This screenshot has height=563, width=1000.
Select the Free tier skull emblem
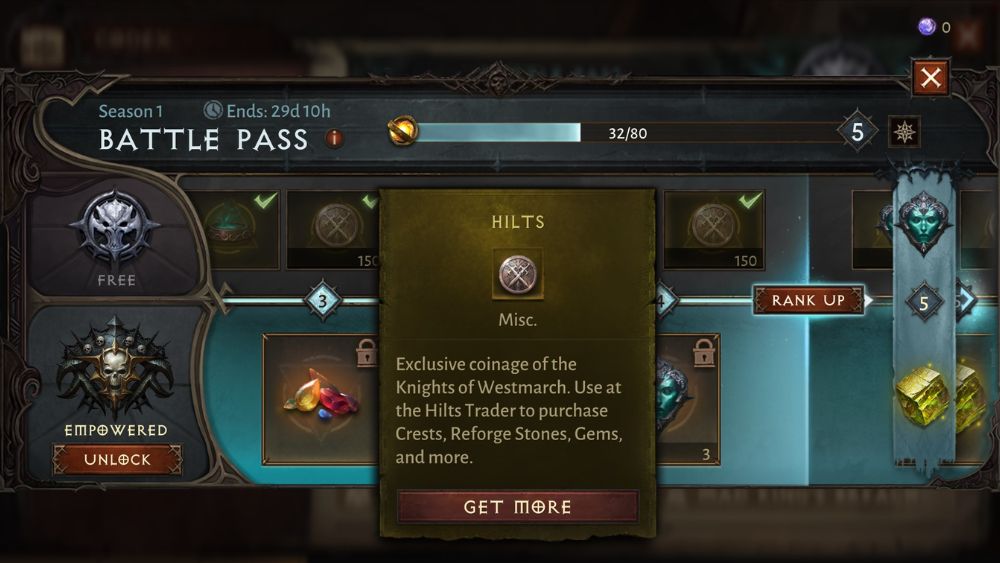pos(116,229)
